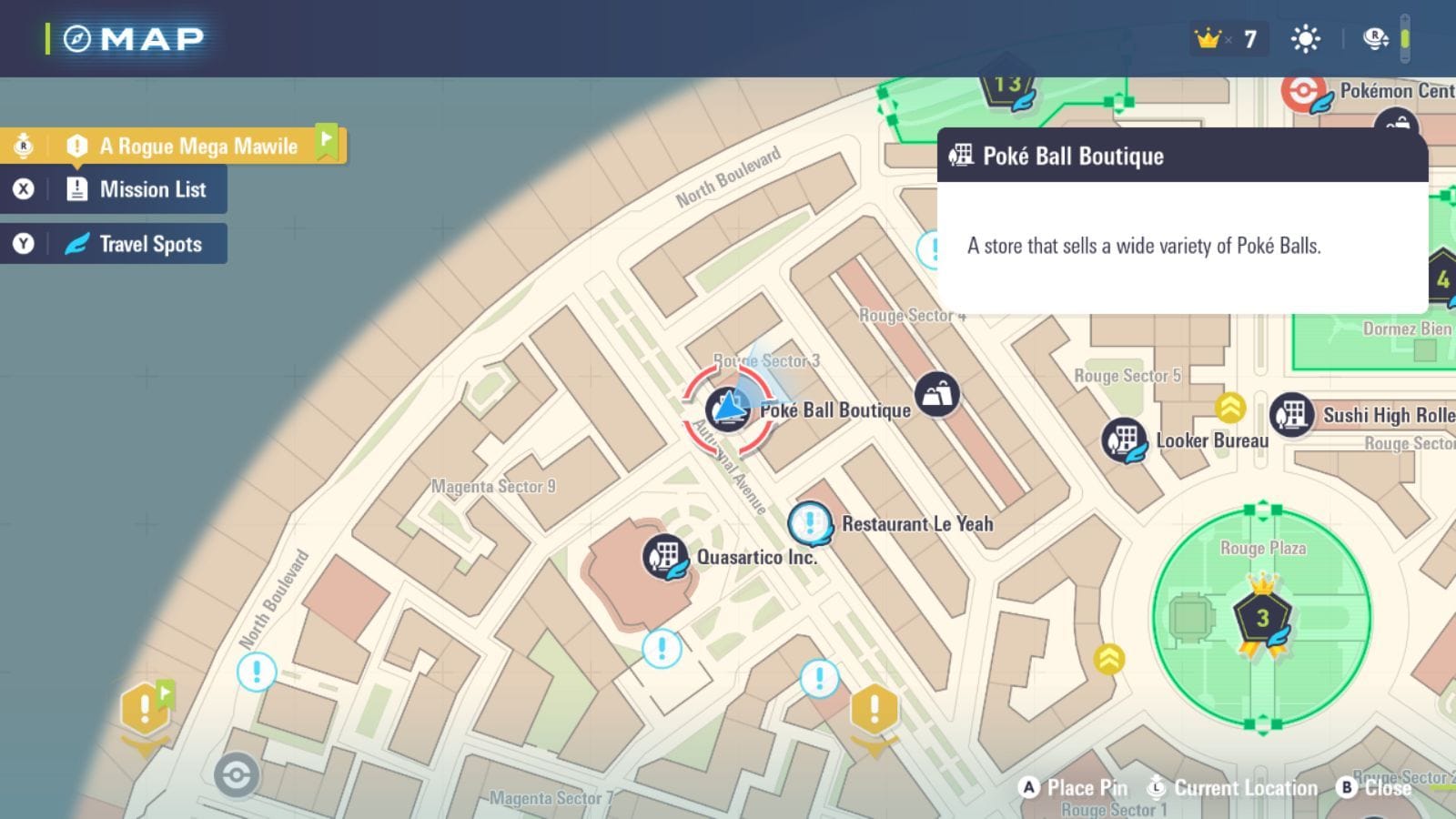This screenshot has width=1456, height=819.
Task: Select the Restaurant Le Yeah mission marker
Action: point(808,522)
